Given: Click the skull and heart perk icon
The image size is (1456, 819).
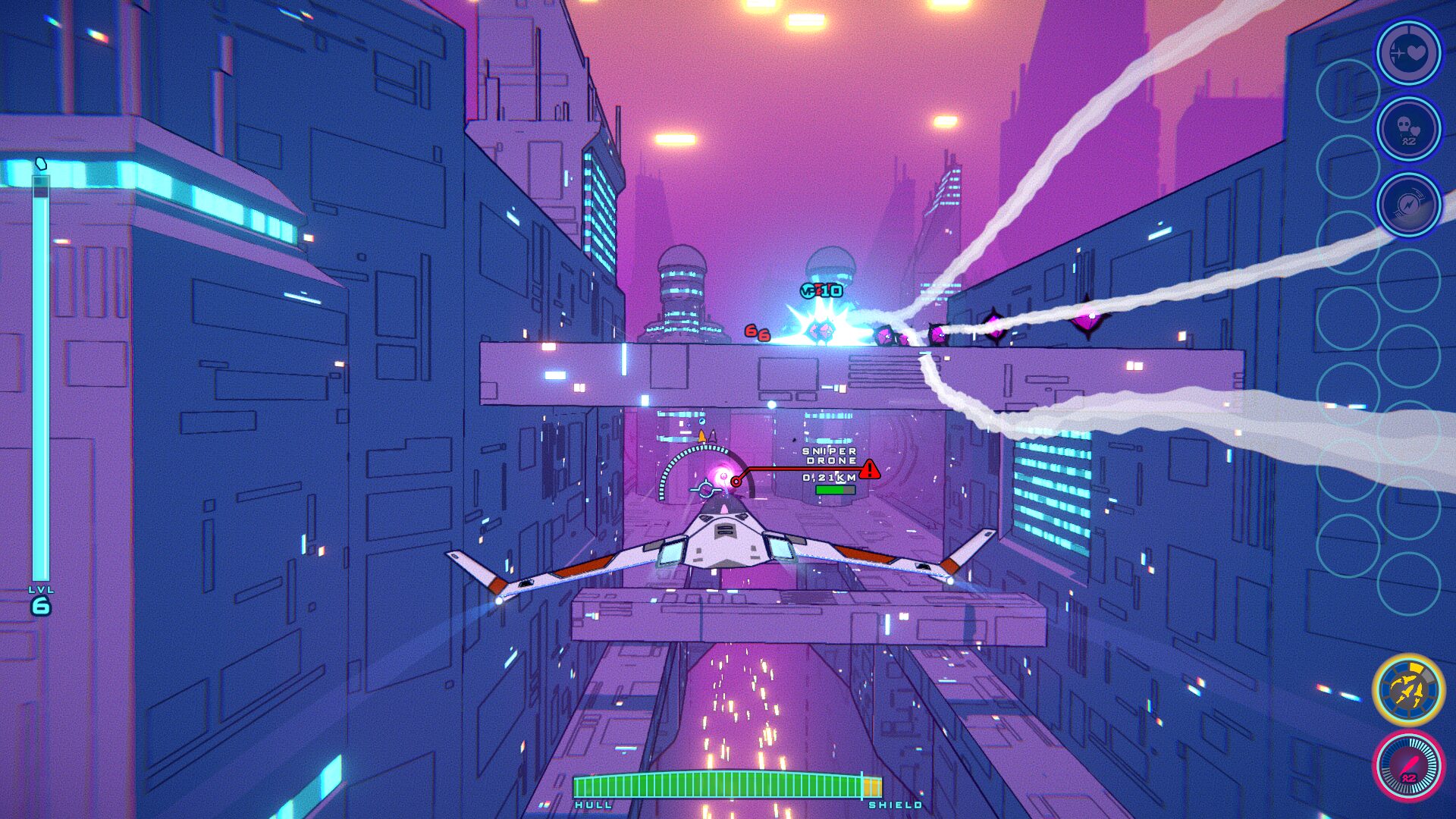Looking at the screenshot, I should click(1408, 129).
